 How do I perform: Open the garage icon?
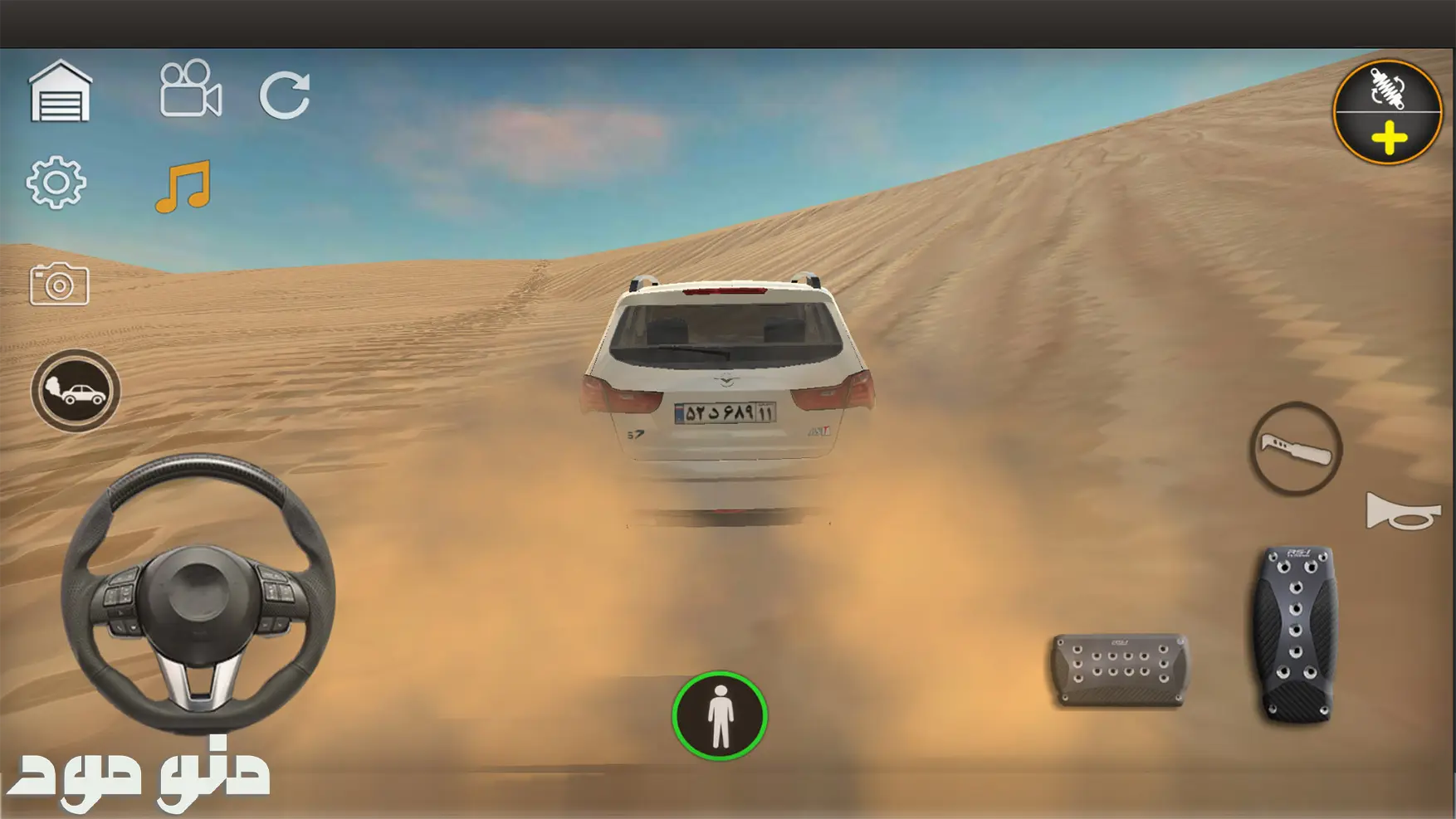[60, 92]
